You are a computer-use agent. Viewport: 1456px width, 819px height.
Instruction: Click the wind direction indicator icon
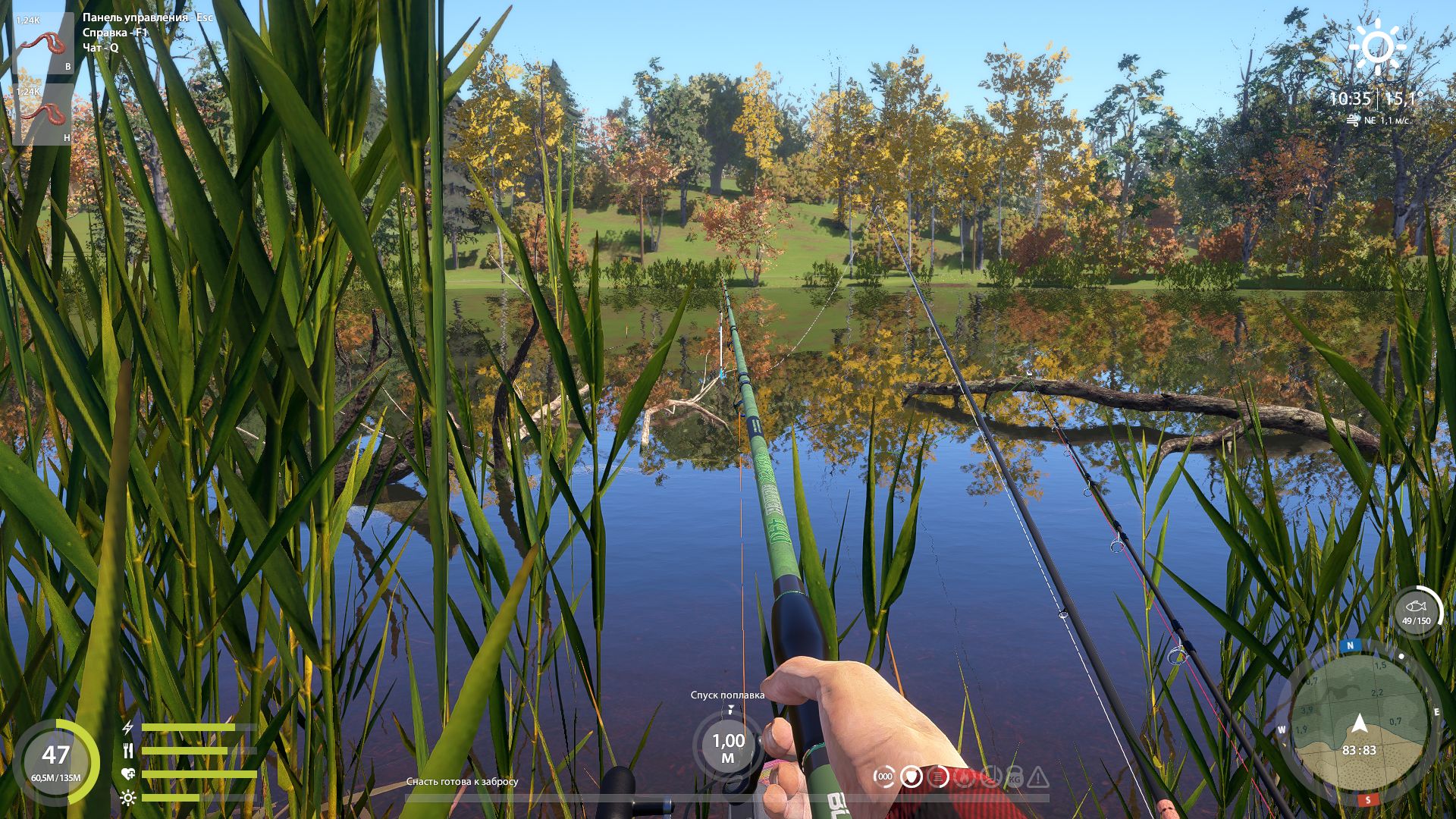point(1354,118)
